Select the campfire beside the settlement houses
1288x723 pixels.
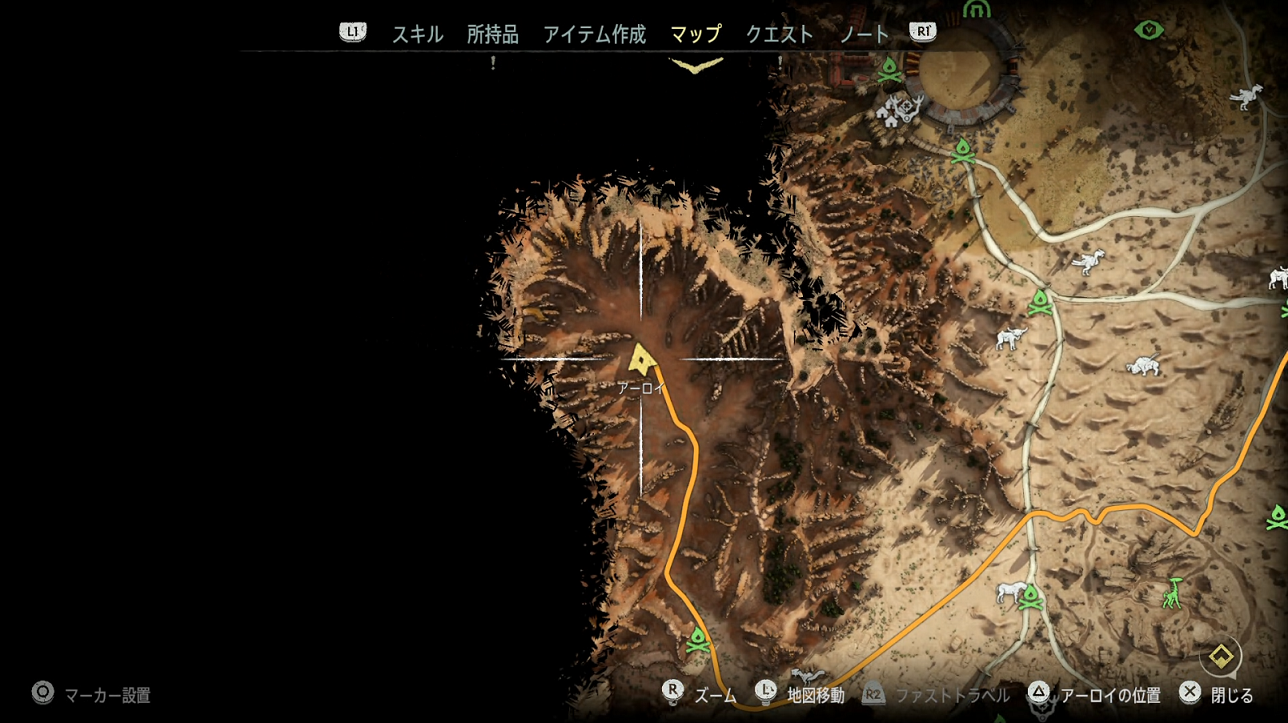click(889, 70)
